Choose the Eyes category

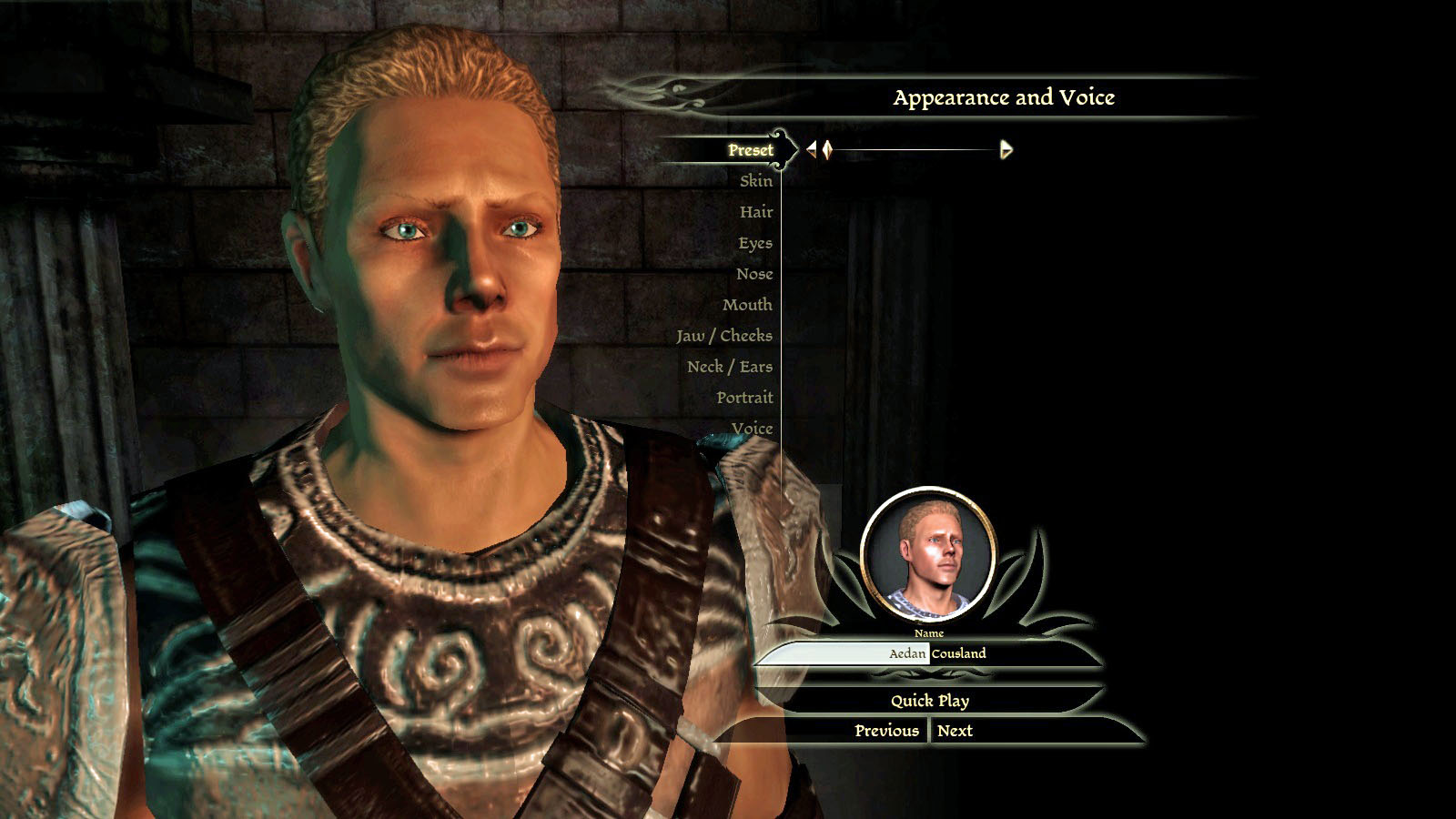(x=754, y=243)
